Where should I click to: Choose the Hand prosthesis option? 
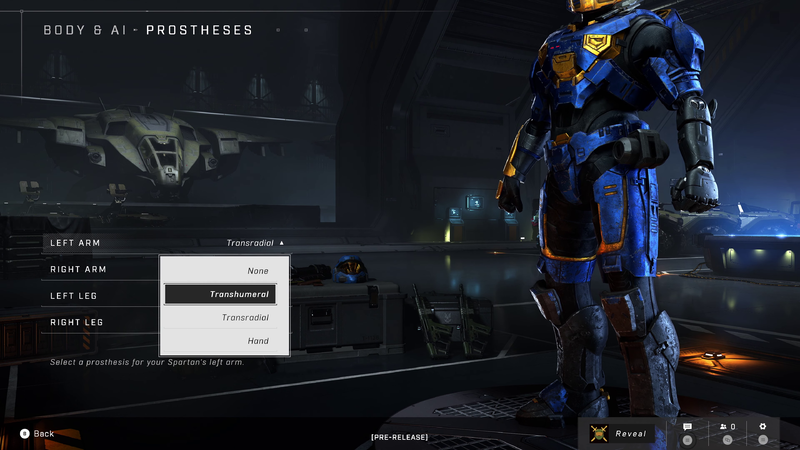[x=225, y=341]
